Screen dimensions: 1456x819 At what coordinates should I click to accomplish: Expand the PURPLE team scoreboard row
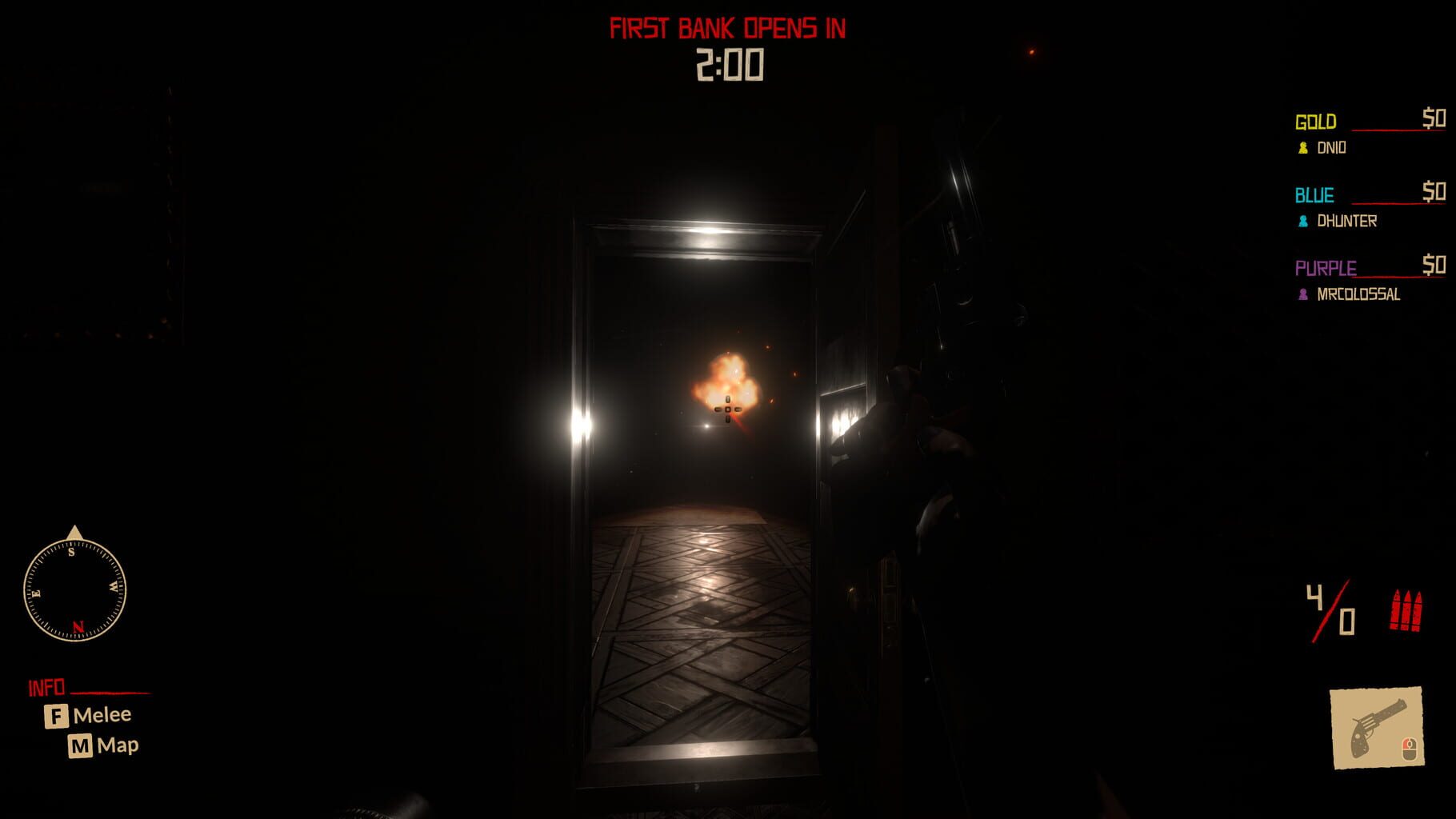[1324, 268]
